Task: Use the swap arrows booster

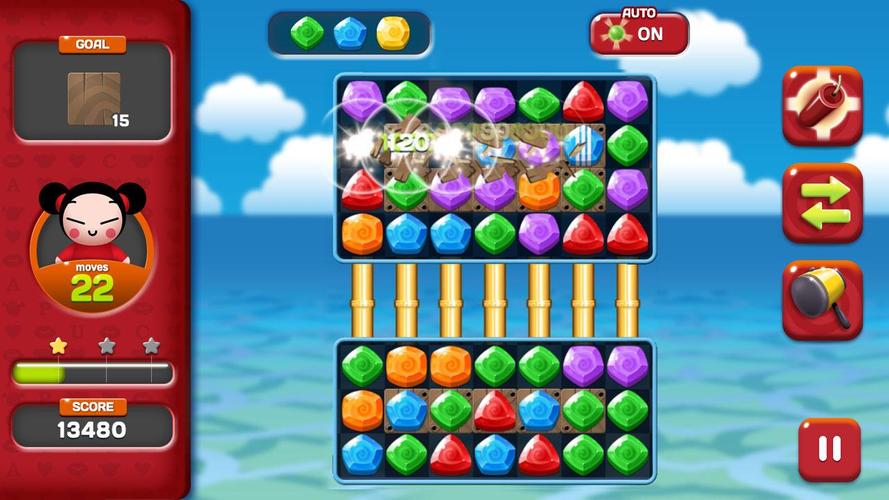Action: click(x=821, y=203)
